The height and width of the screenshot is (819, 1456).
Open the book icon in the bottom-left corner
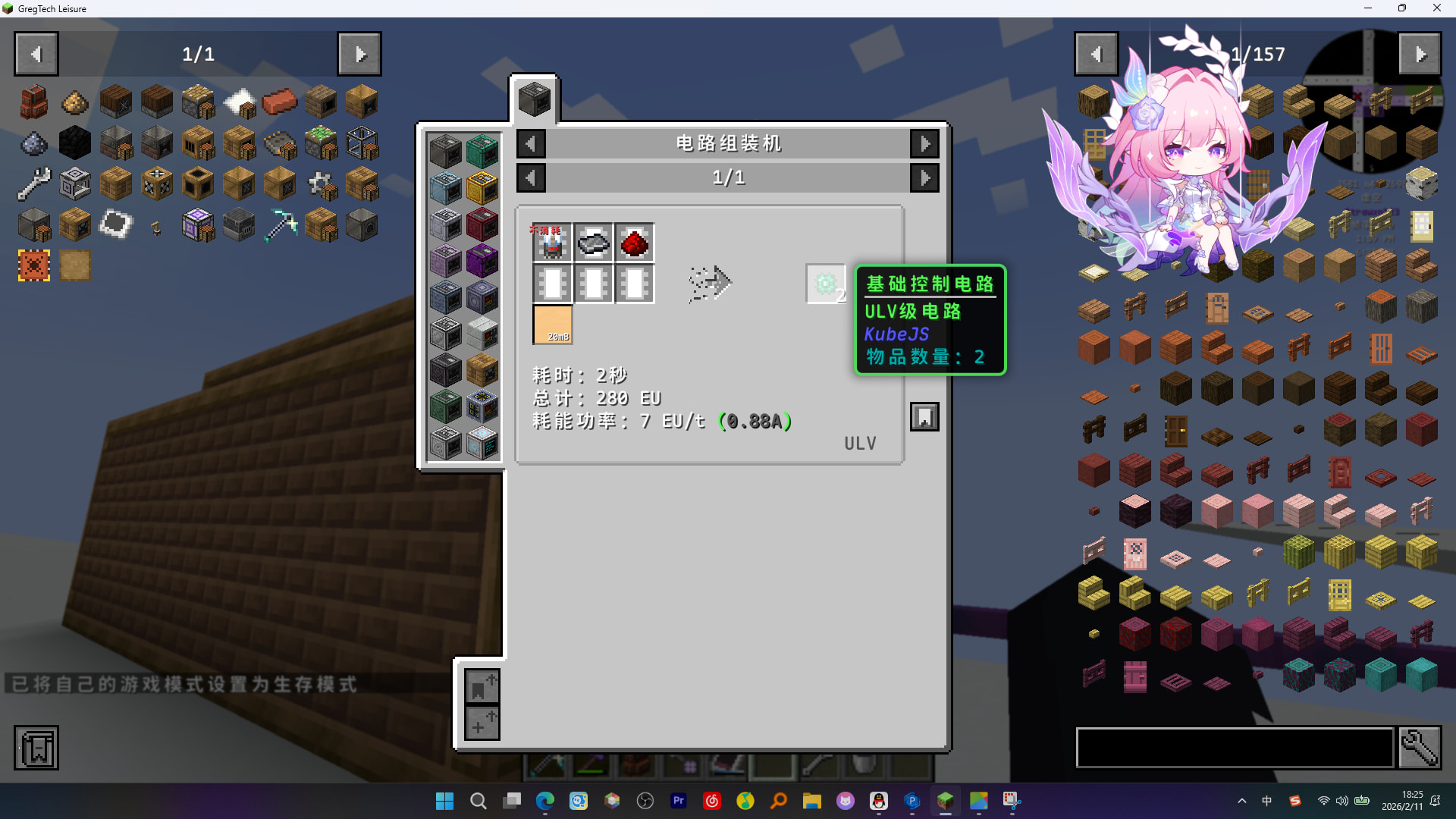tap(36, 748)
